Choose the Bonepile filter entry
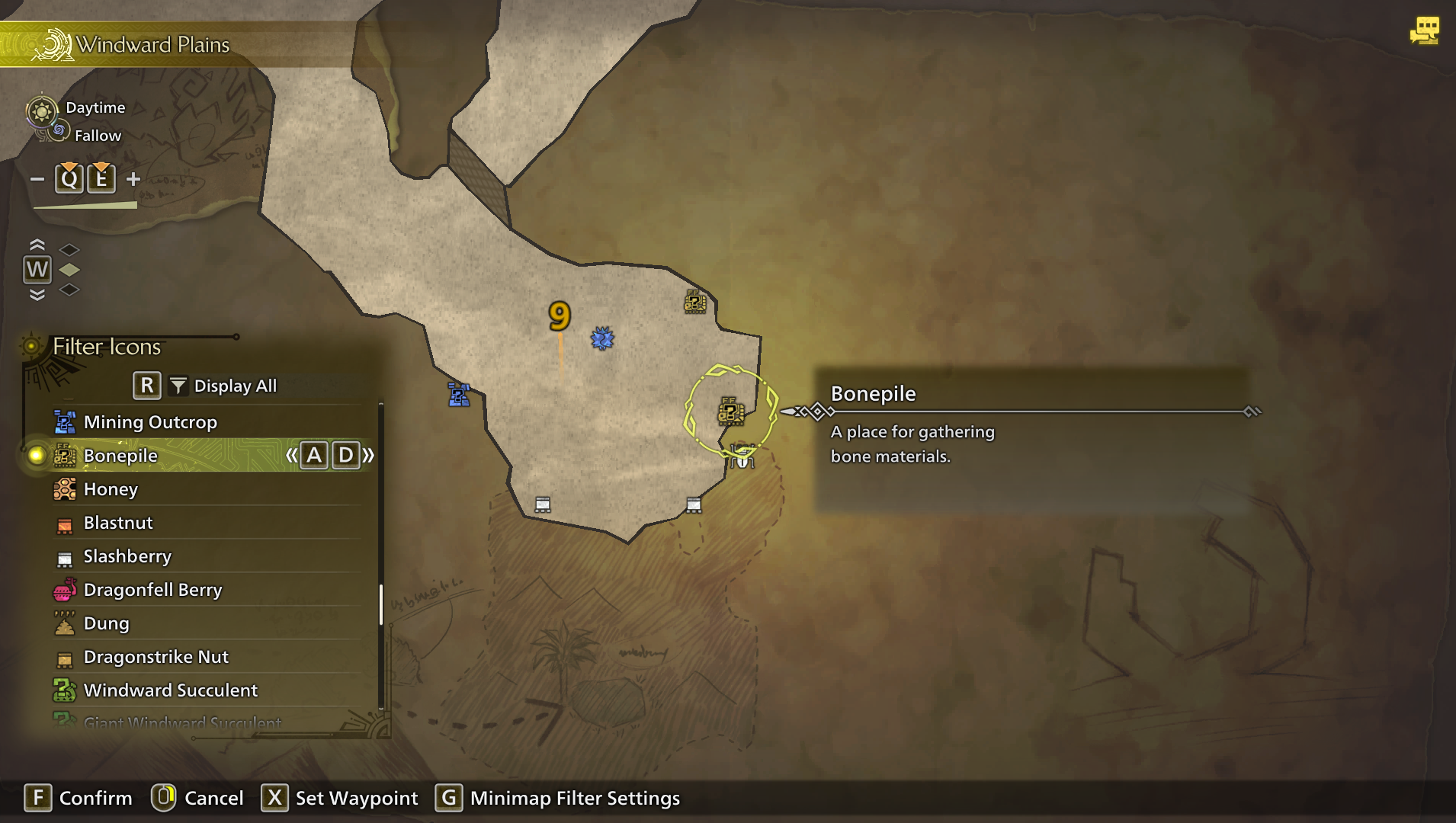This screenshot has width=1456, height=823. [120, 456]
